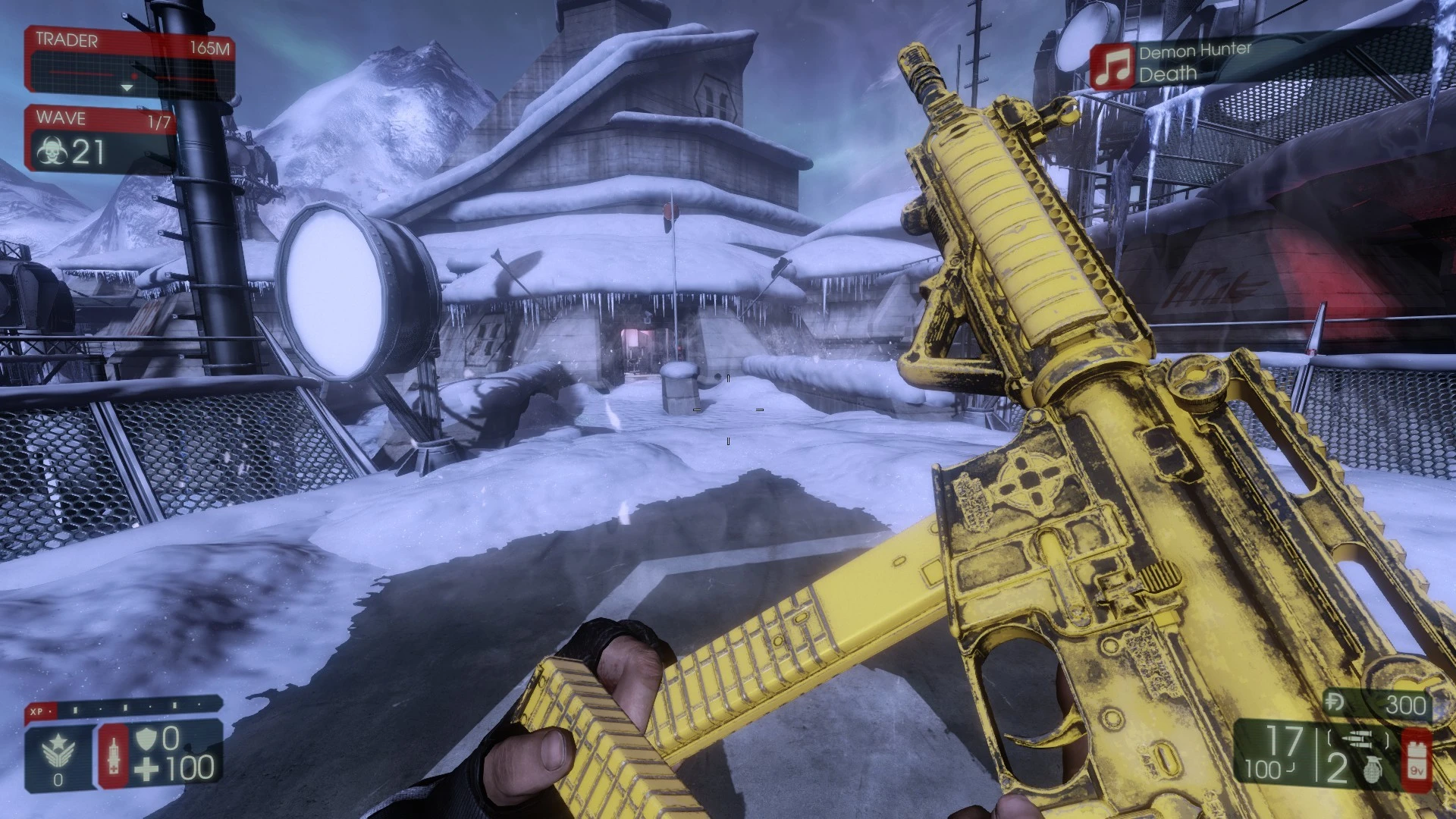Click the health cross icon
The image size is (1456, 819).
click(146, 769)
